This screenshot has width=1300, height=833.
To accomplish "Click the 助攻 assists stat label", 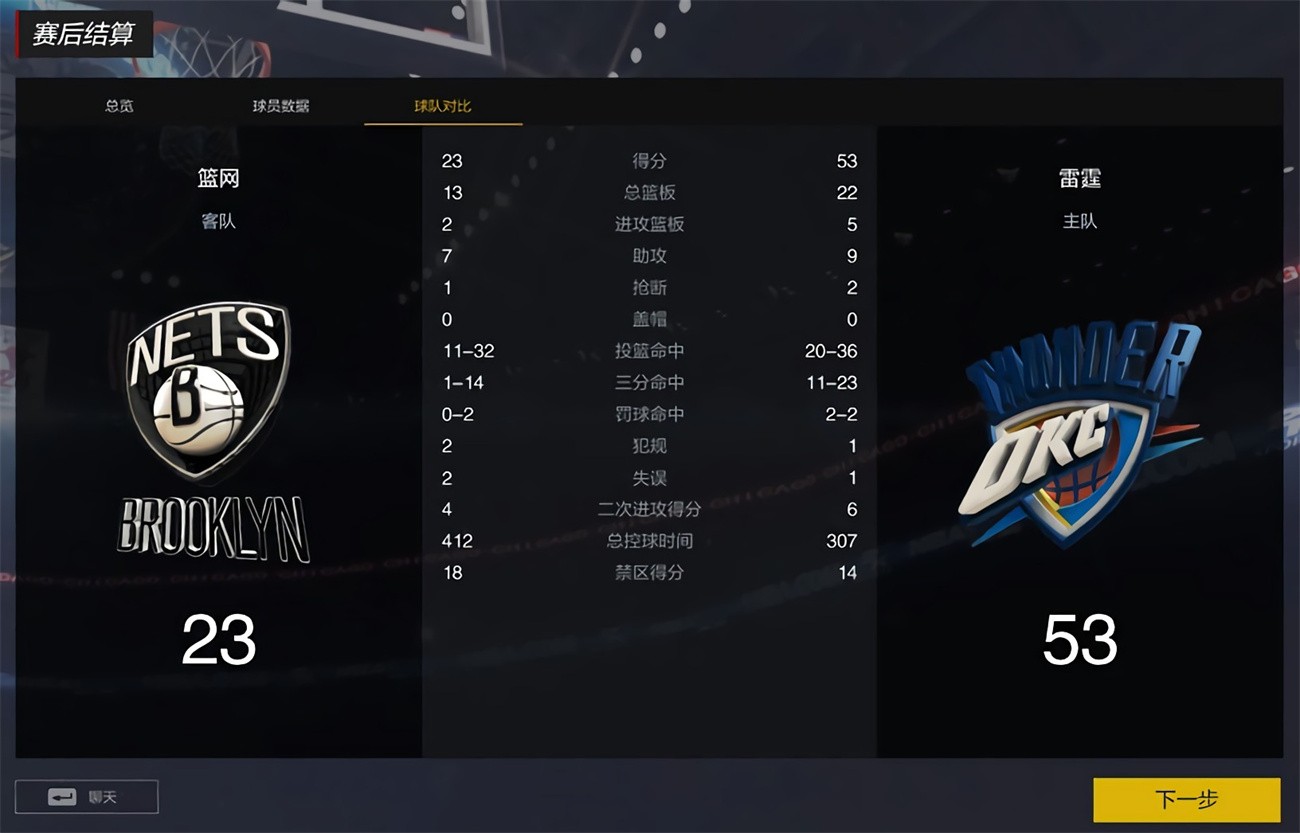I will pyautogui.click(x=648, y=256).
